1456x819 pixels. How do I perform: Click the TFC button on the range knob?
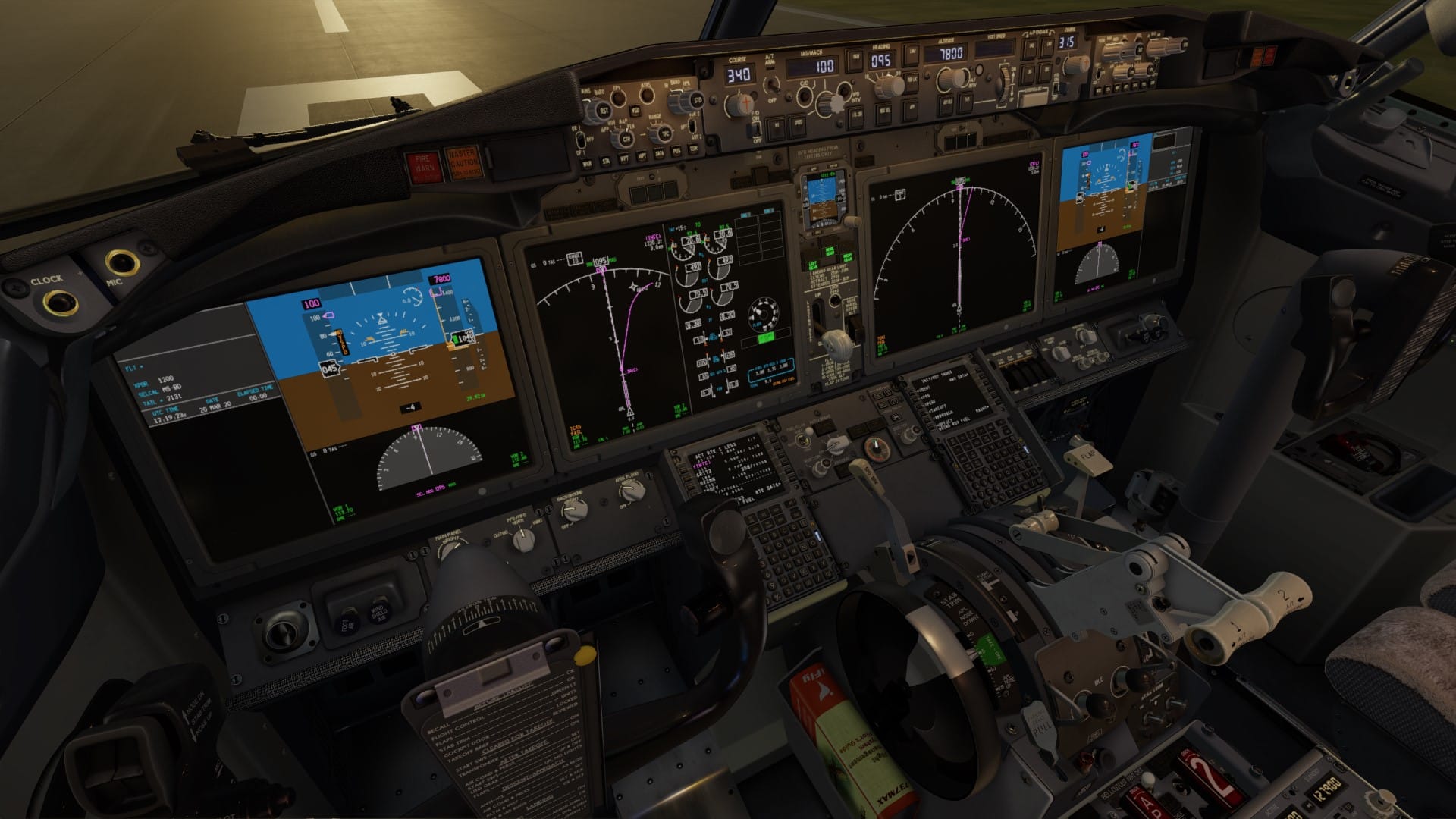pos(665,133)
